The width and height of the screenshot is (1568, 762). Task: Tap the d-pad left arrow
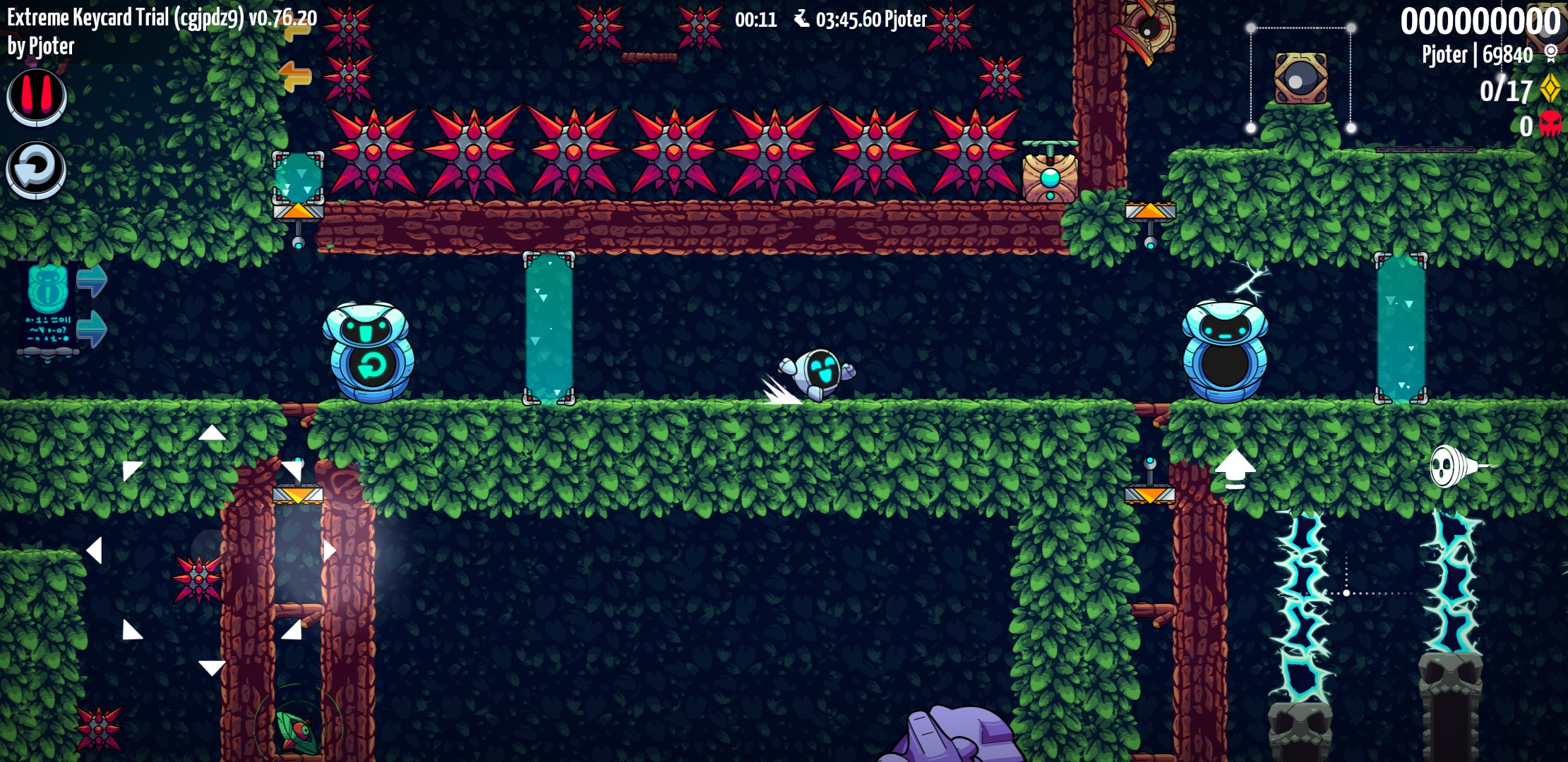95,550
